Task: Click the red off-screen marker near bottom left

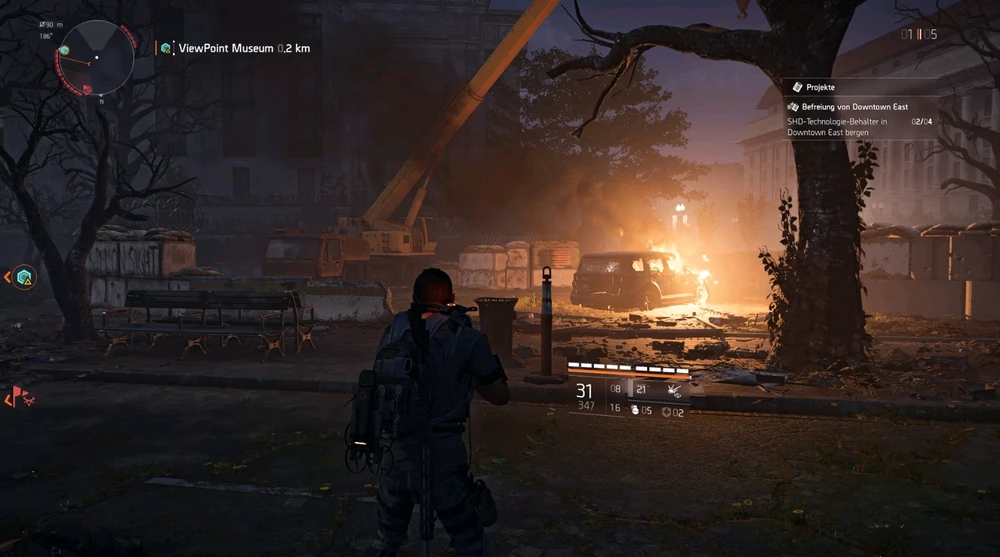Action: pyautogui.click(x=18, y=398)
